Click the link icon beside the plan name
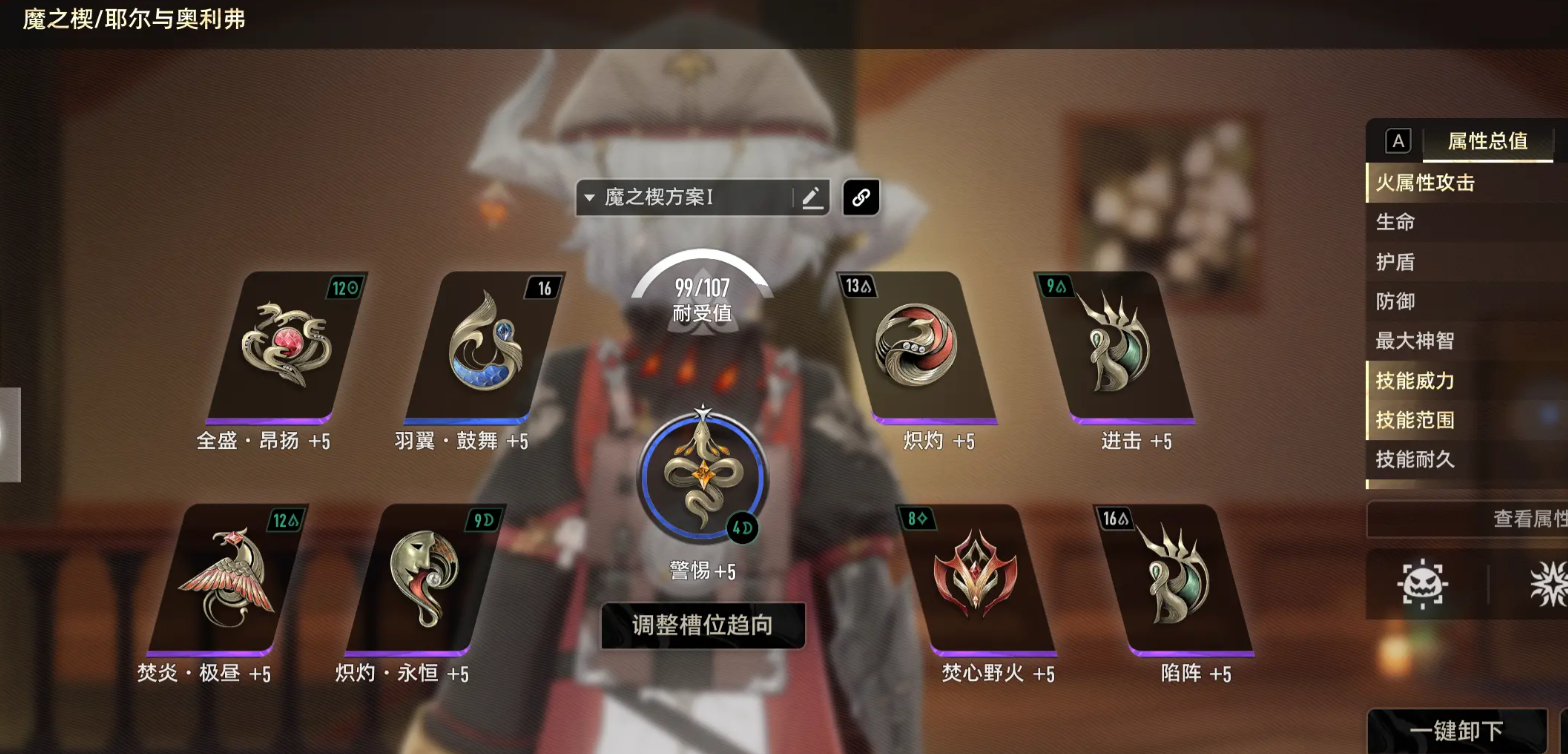 point(860,197)
